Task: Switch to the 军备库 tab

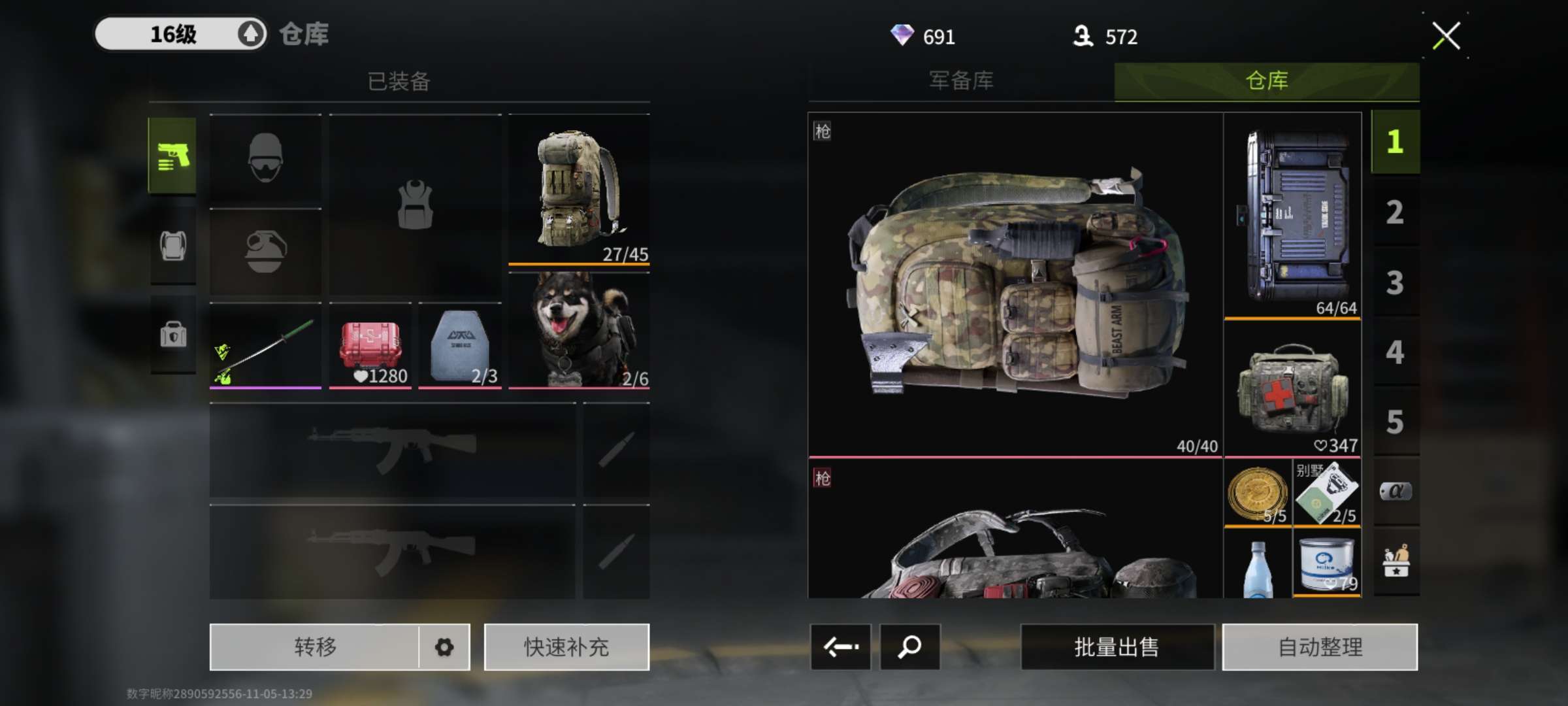Action: 961,81
